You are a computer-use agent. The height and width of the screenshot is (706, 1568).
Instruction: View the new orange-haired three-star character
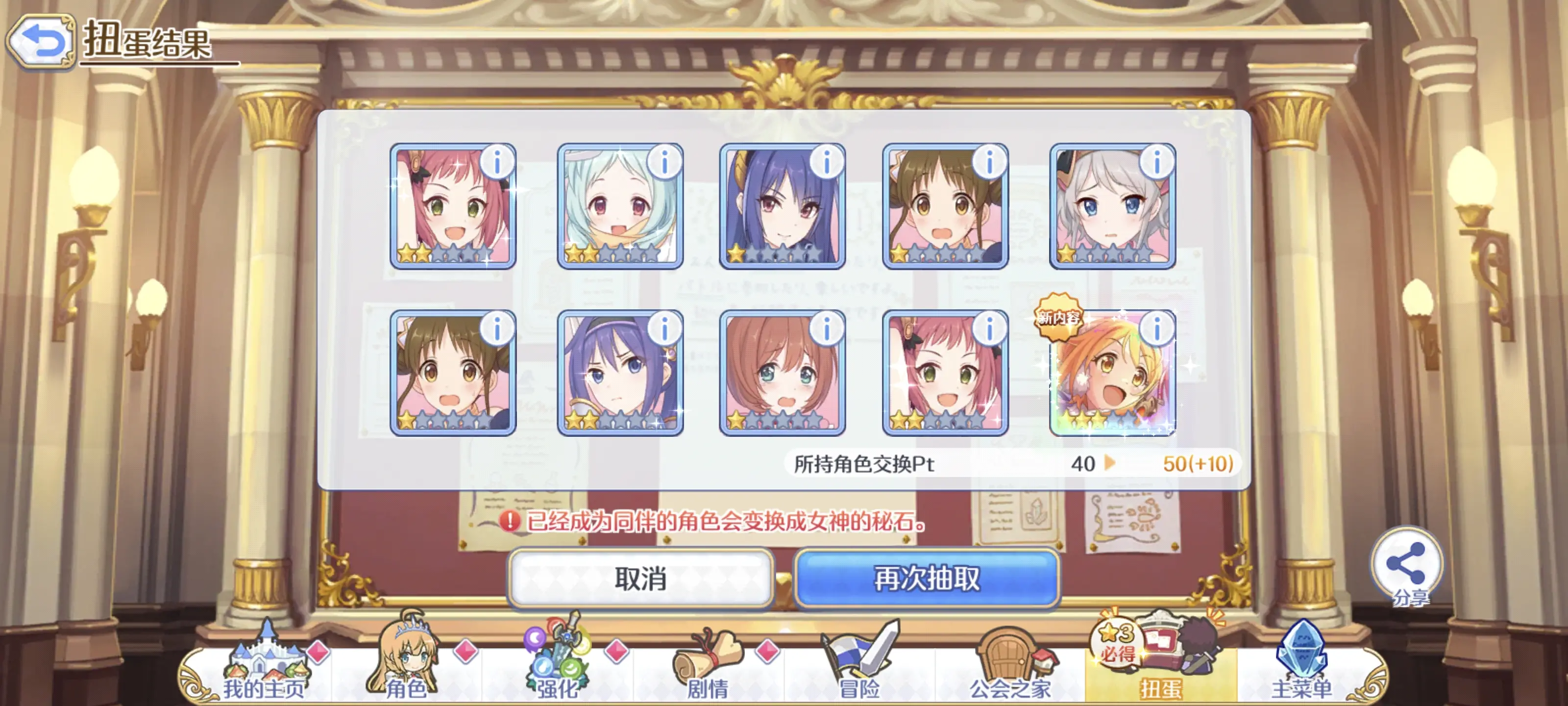(x=1111, y=373)
